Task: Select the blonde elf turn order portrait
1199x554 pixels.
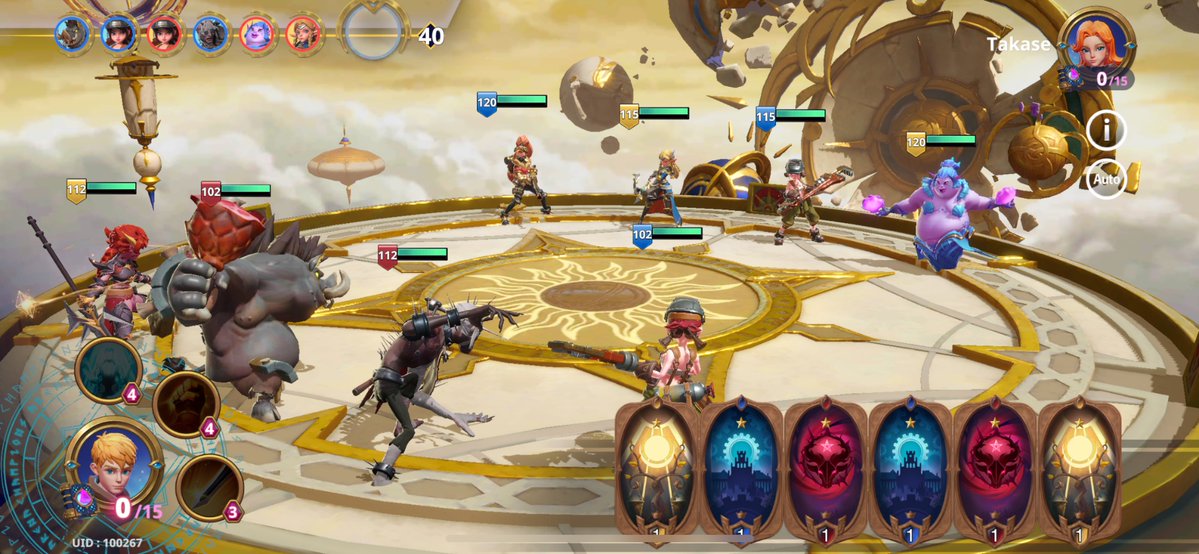Action: click(303, 34)
